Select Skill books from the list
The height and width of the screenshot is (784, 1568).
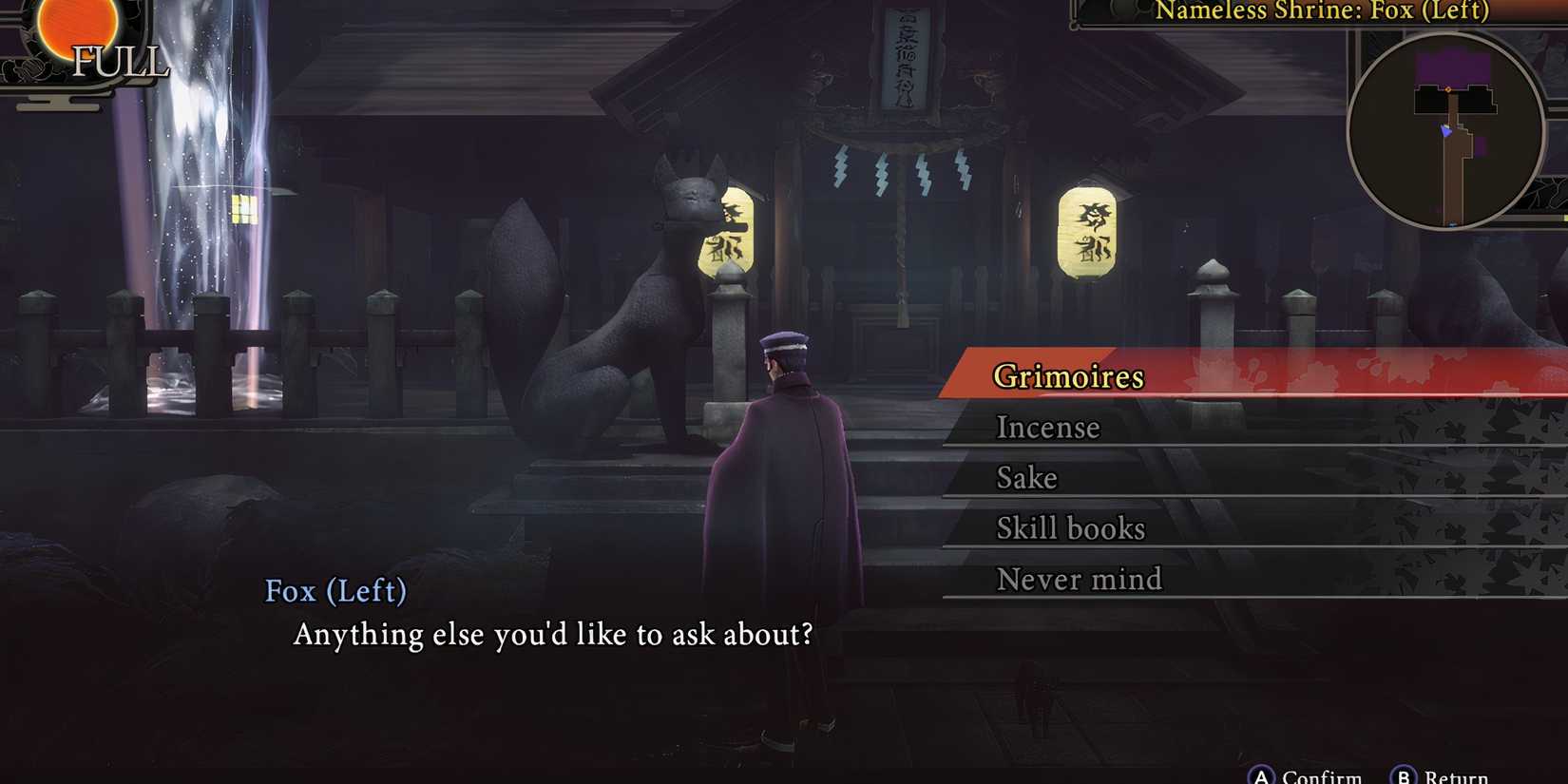click(1070, 528)
